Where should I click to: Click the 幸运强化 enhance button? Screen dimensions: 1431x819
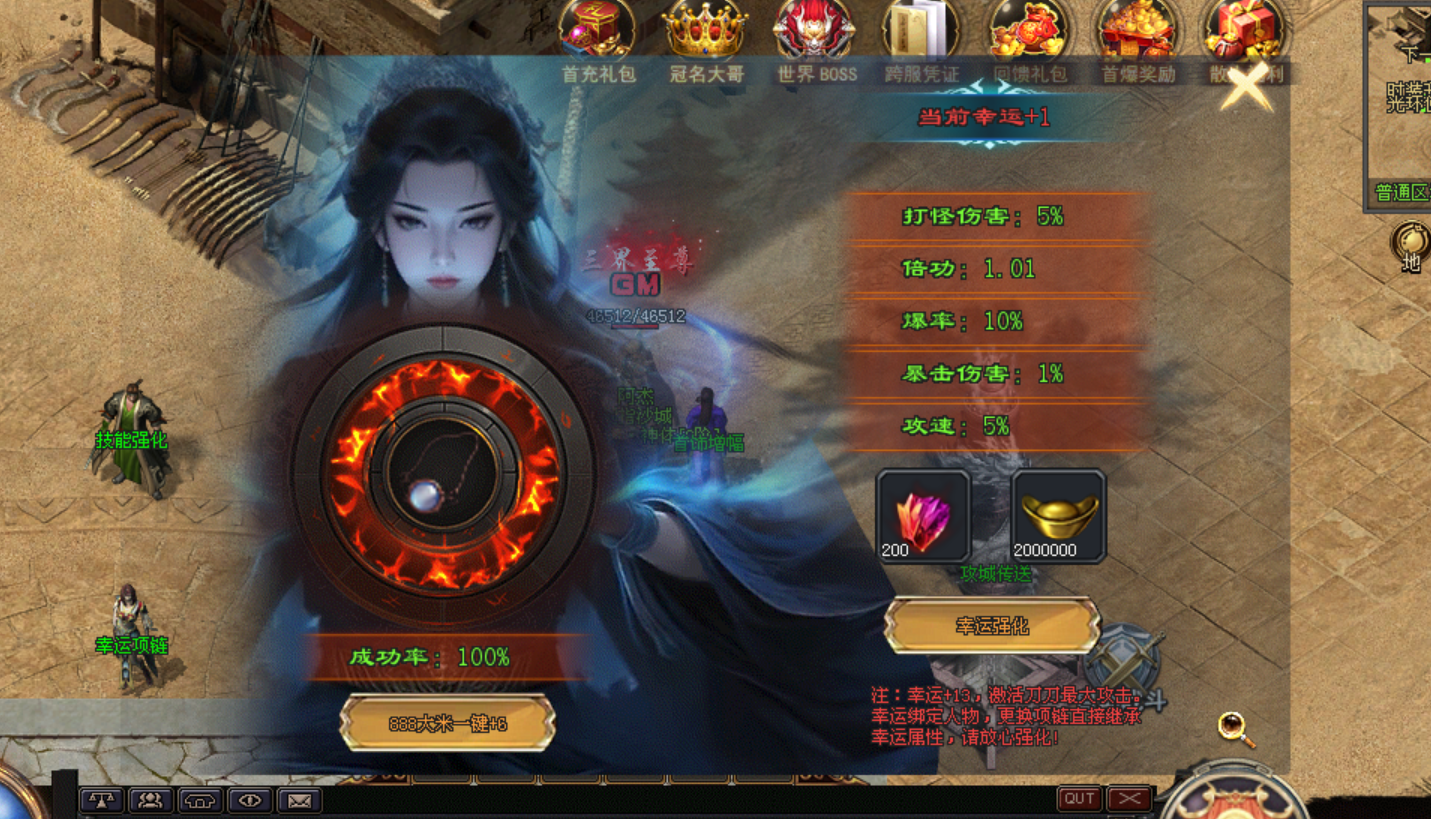click(x=992, y=626)
